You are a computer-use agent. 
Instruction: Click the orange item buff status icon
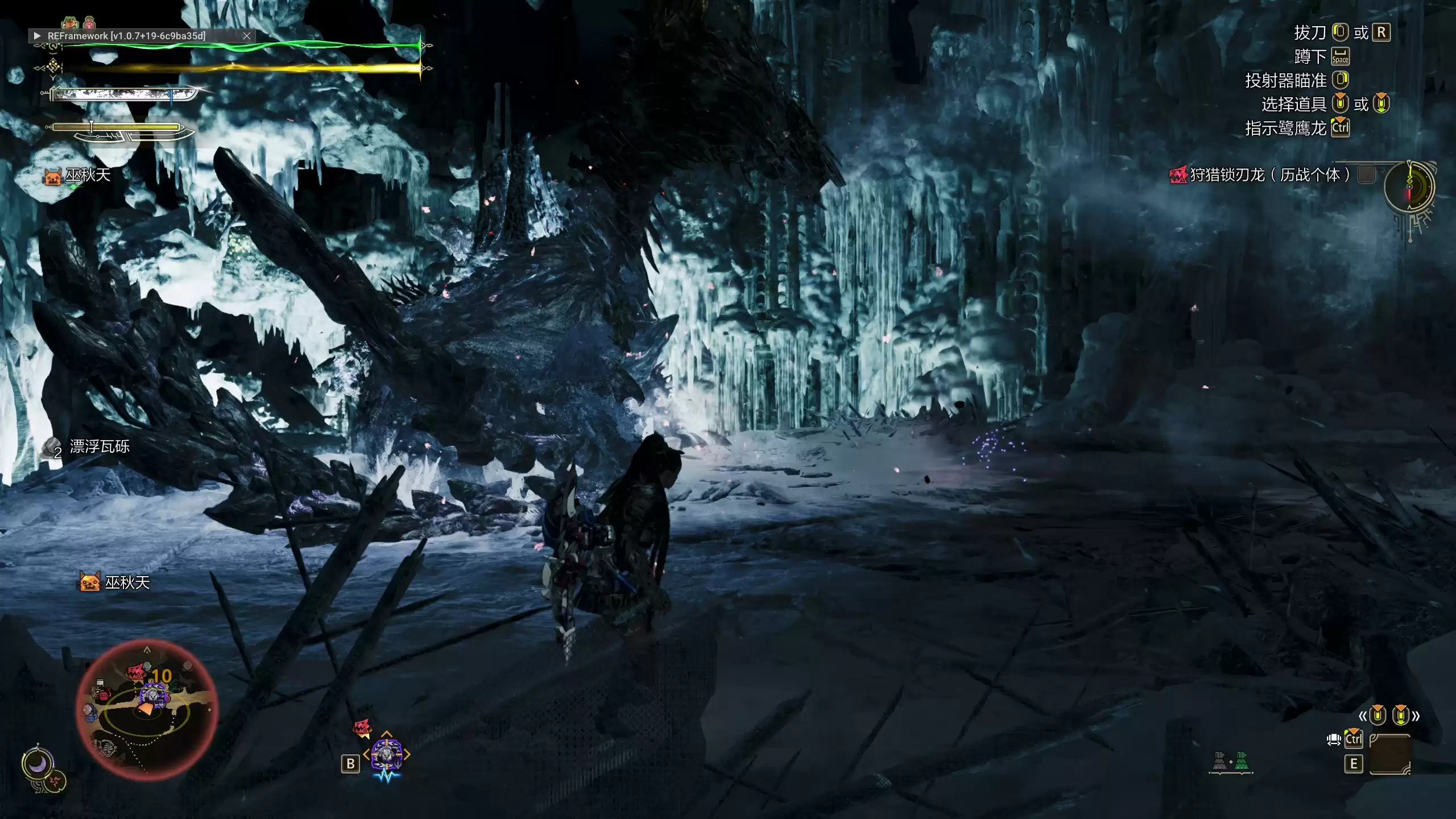[x=70, y=23]
